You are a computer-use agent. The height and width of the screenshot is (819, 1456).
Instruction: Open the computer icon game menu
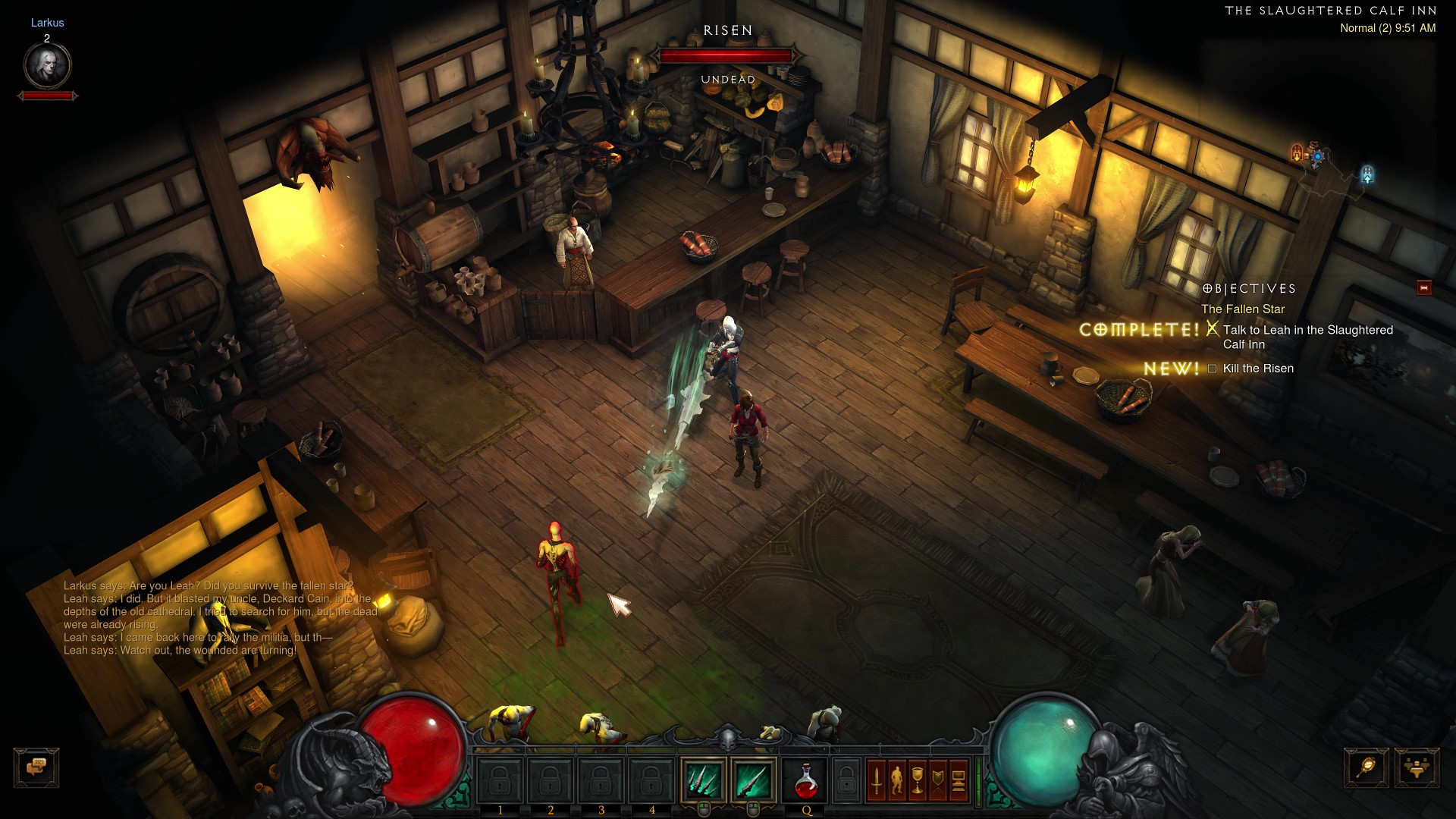[958, 780]
